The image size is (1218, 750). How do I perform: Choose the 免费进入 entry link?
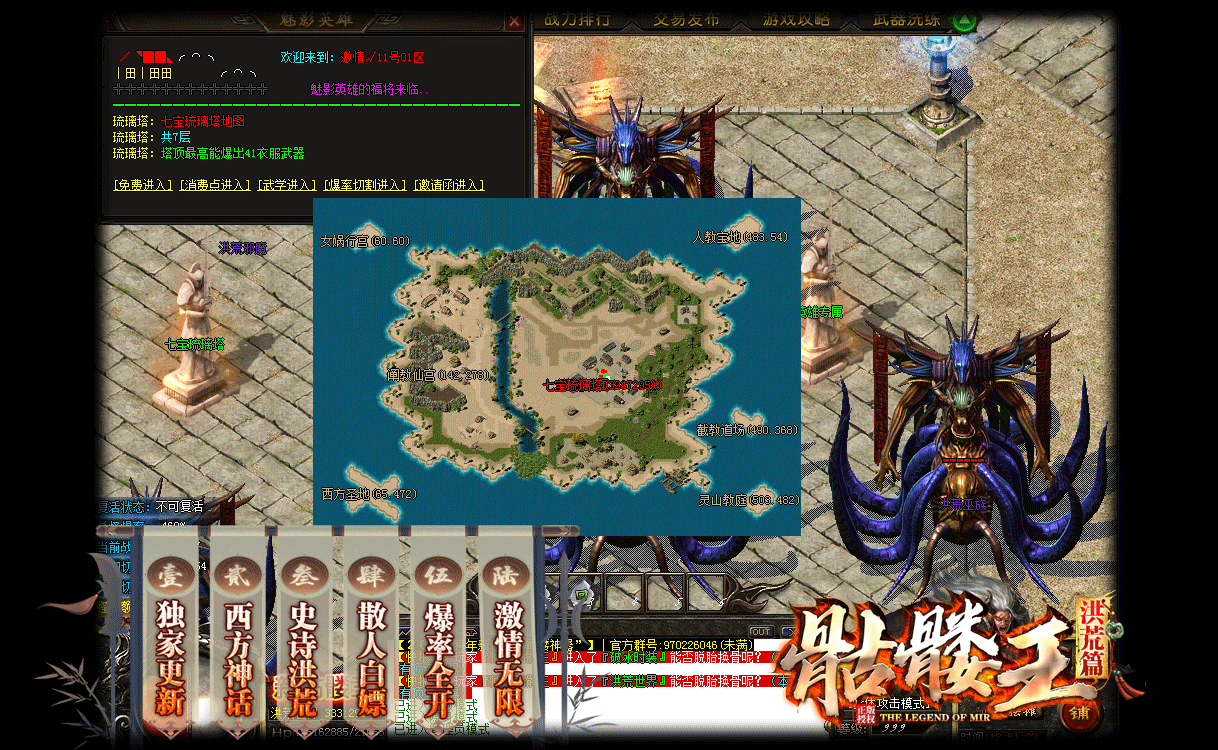click(144, 185)
